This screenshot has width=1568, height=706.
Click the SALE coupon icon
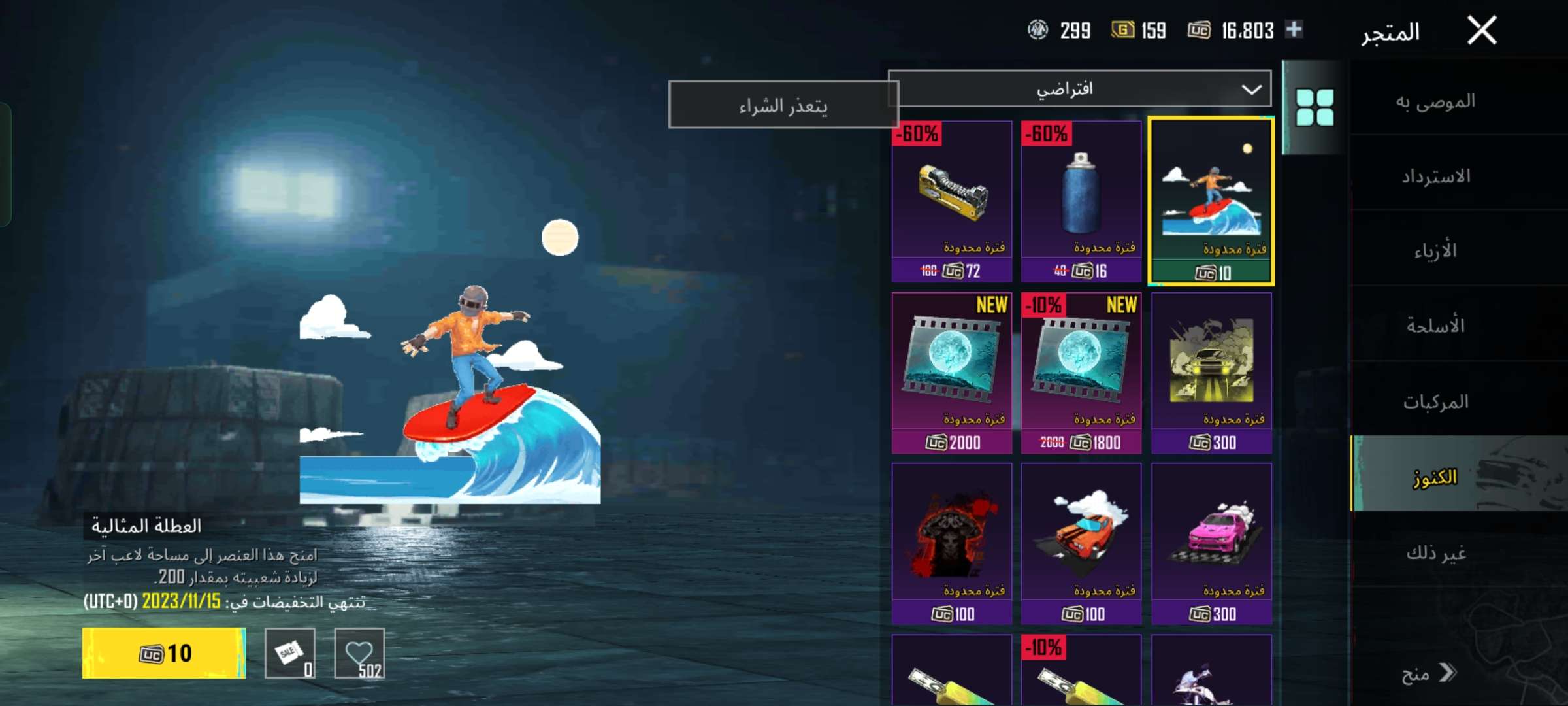(290, 653)
